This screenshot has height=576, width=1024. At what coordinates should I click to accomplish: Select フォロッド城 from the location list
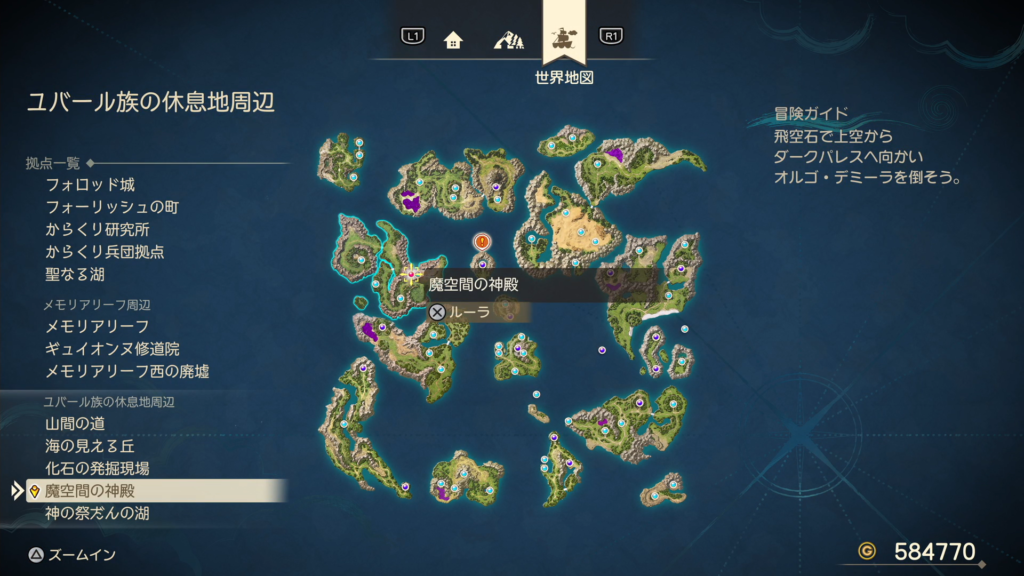(90, 185)
